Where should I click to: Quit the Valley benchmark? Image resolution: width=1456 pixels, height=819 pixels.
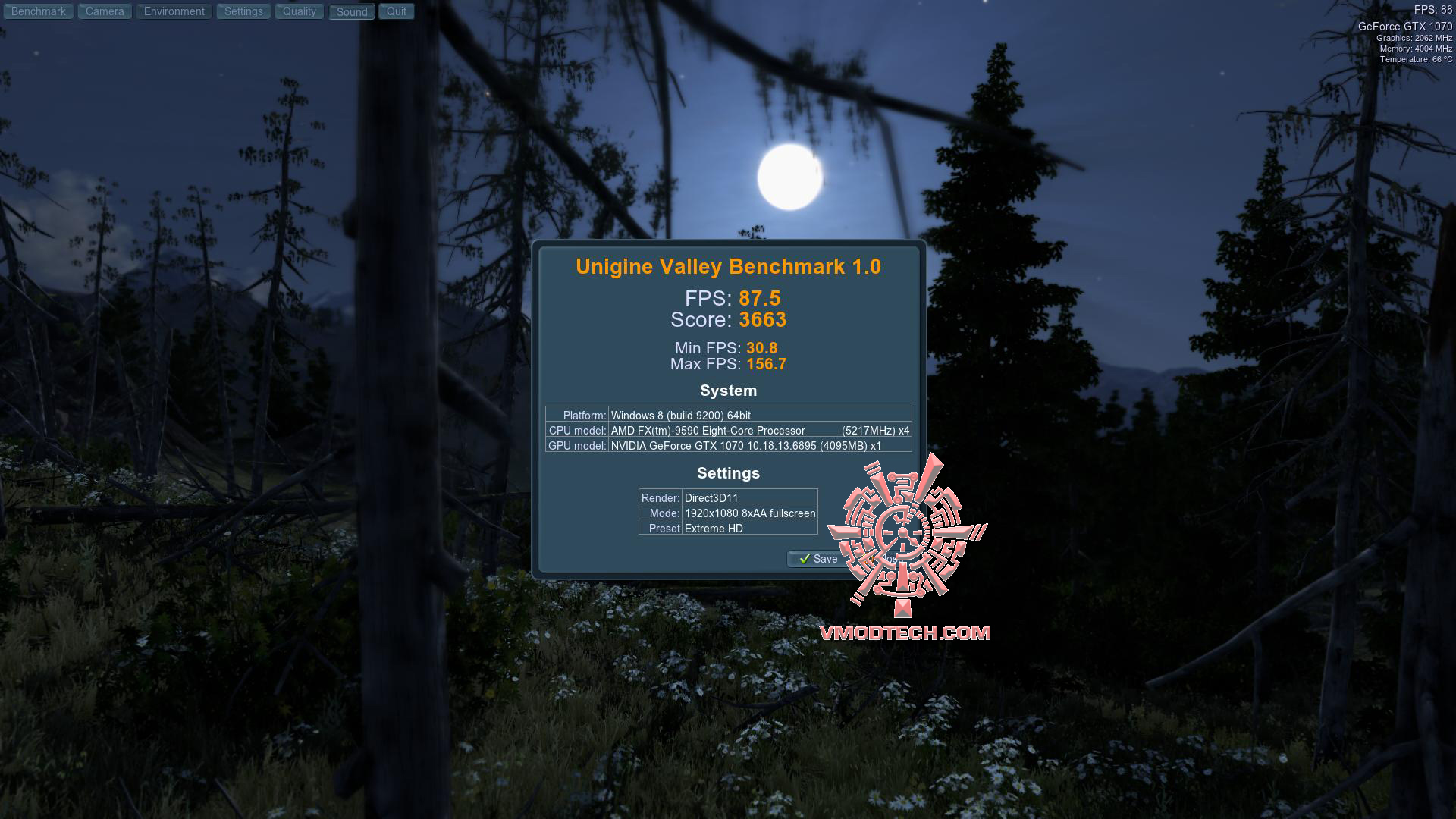(396, 11)
